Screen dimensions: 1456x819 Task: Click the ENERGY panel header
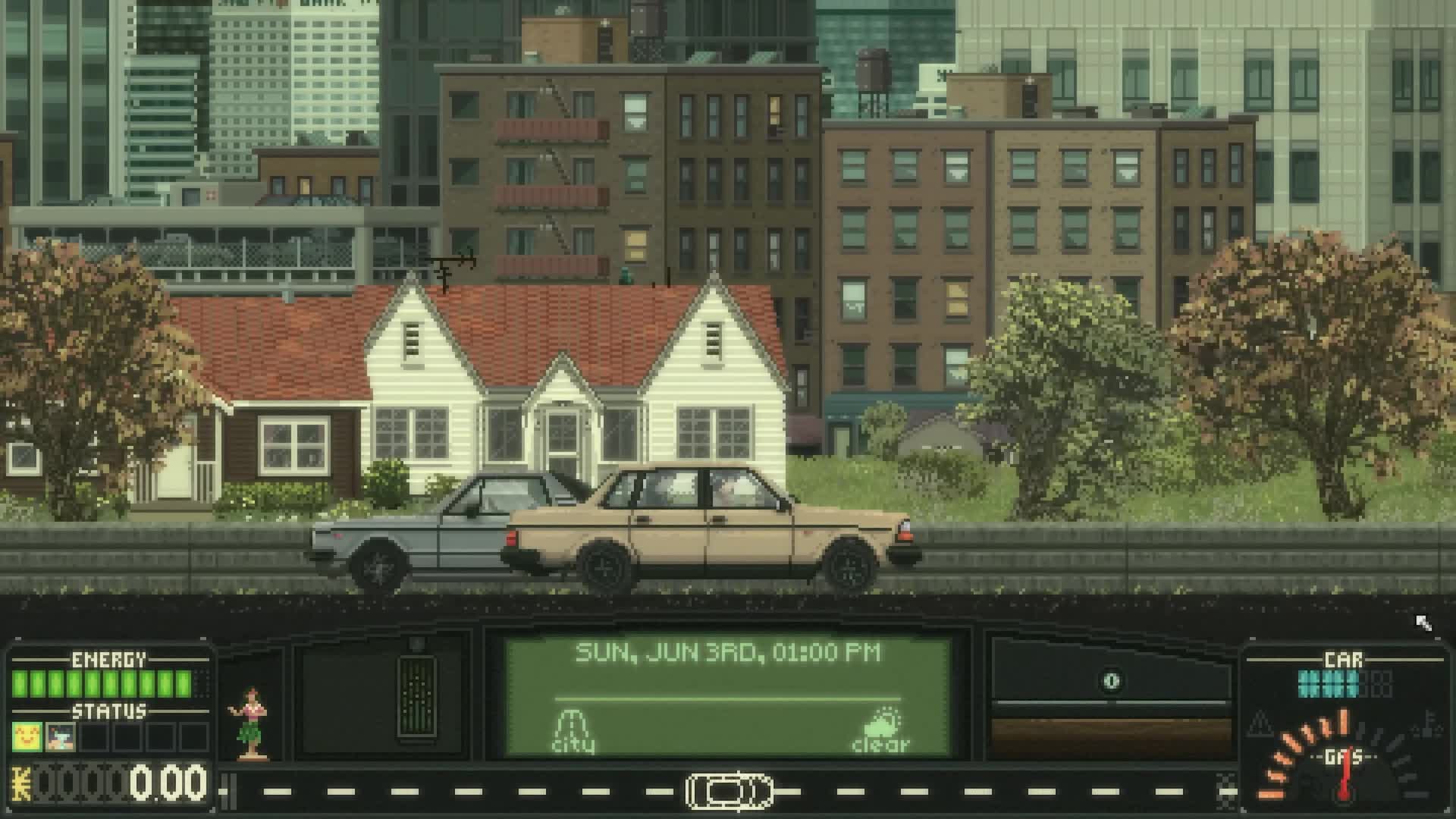pyautogui.click(x=109, y=659)
